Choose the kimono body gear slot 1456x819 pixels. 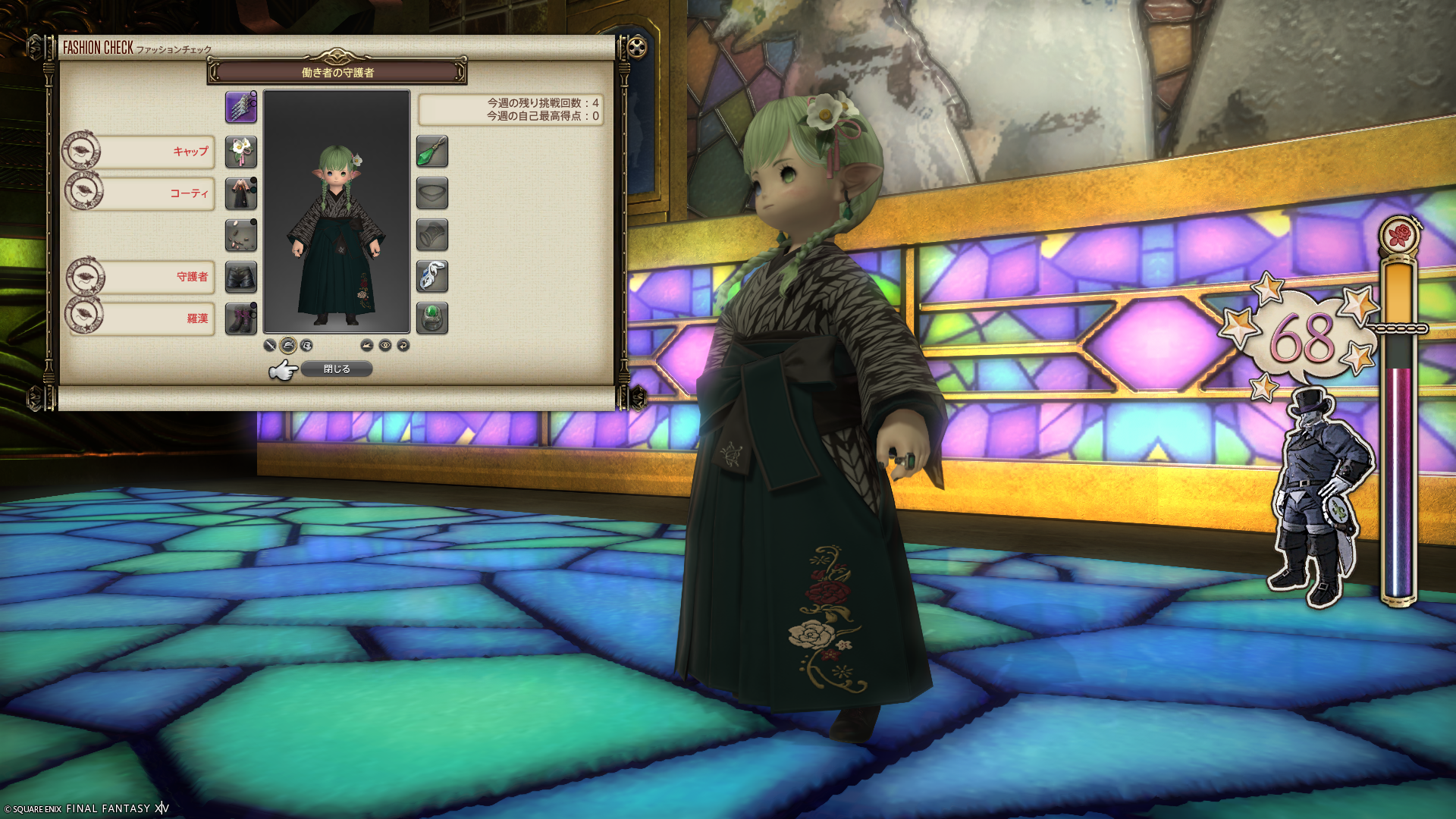(x=241, y=193)
